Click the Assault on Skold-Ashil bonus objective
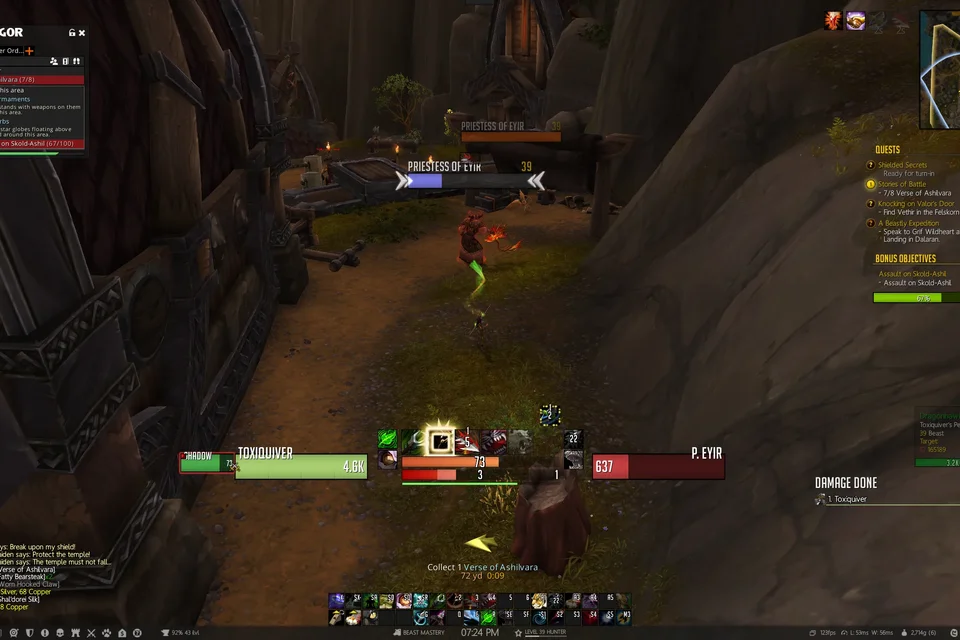Viewport: 960px width, 640px height. pyautogui.click(x=912, y=273)
